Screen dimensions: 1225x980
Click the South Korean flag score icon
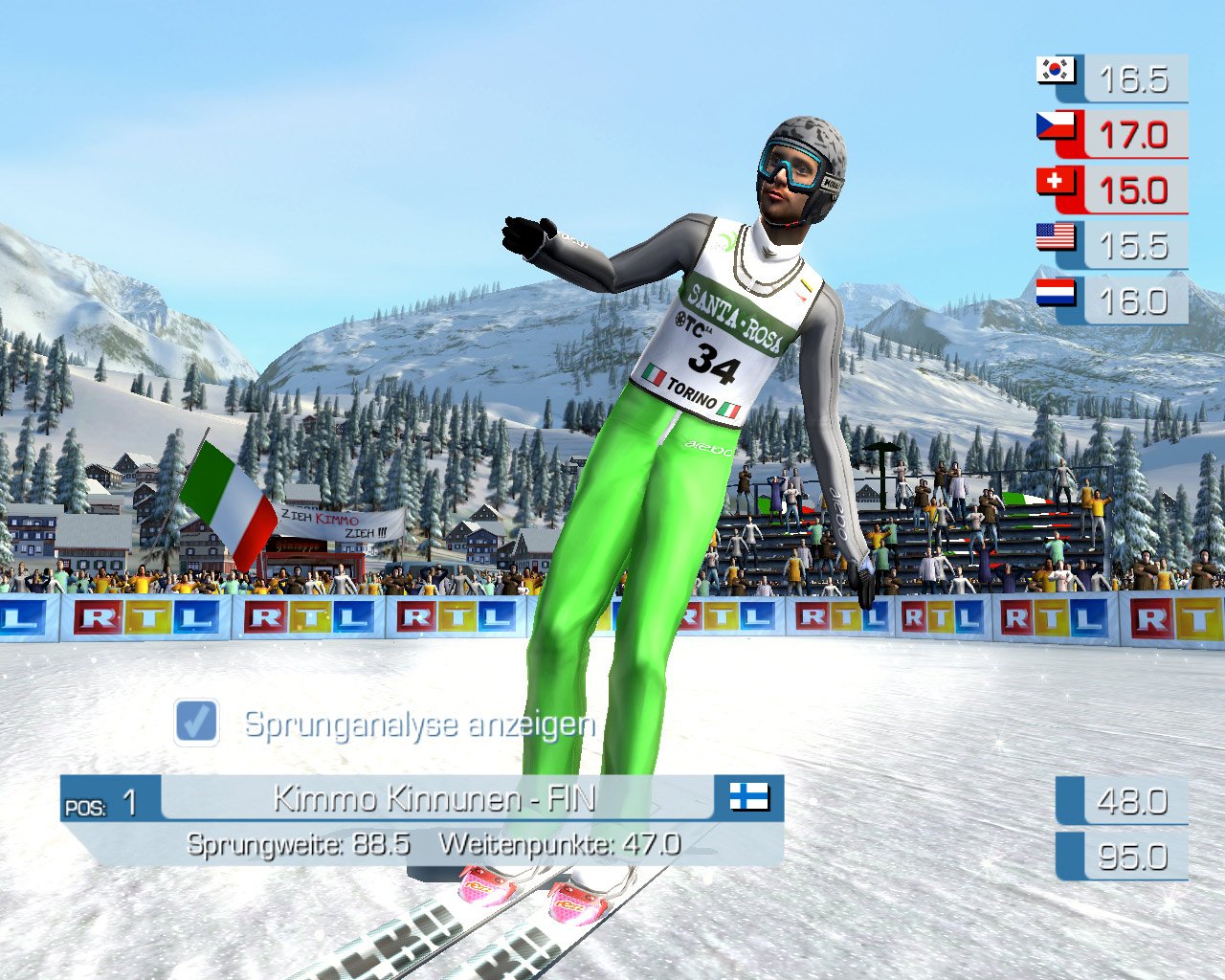1056,71
